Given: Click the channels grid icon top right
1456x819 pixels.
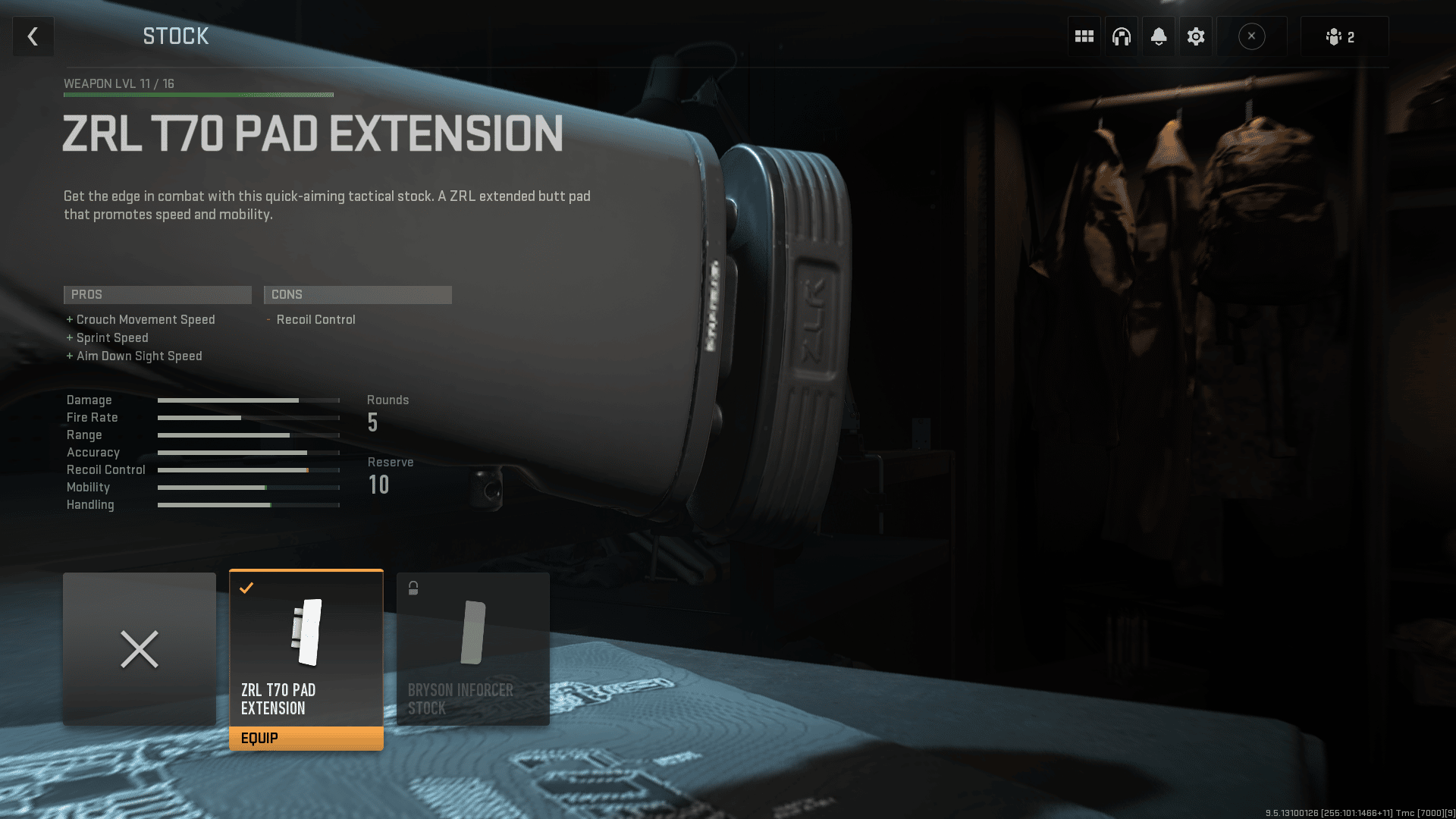Looking at the screenshot, I should (x=1083, y=36).
